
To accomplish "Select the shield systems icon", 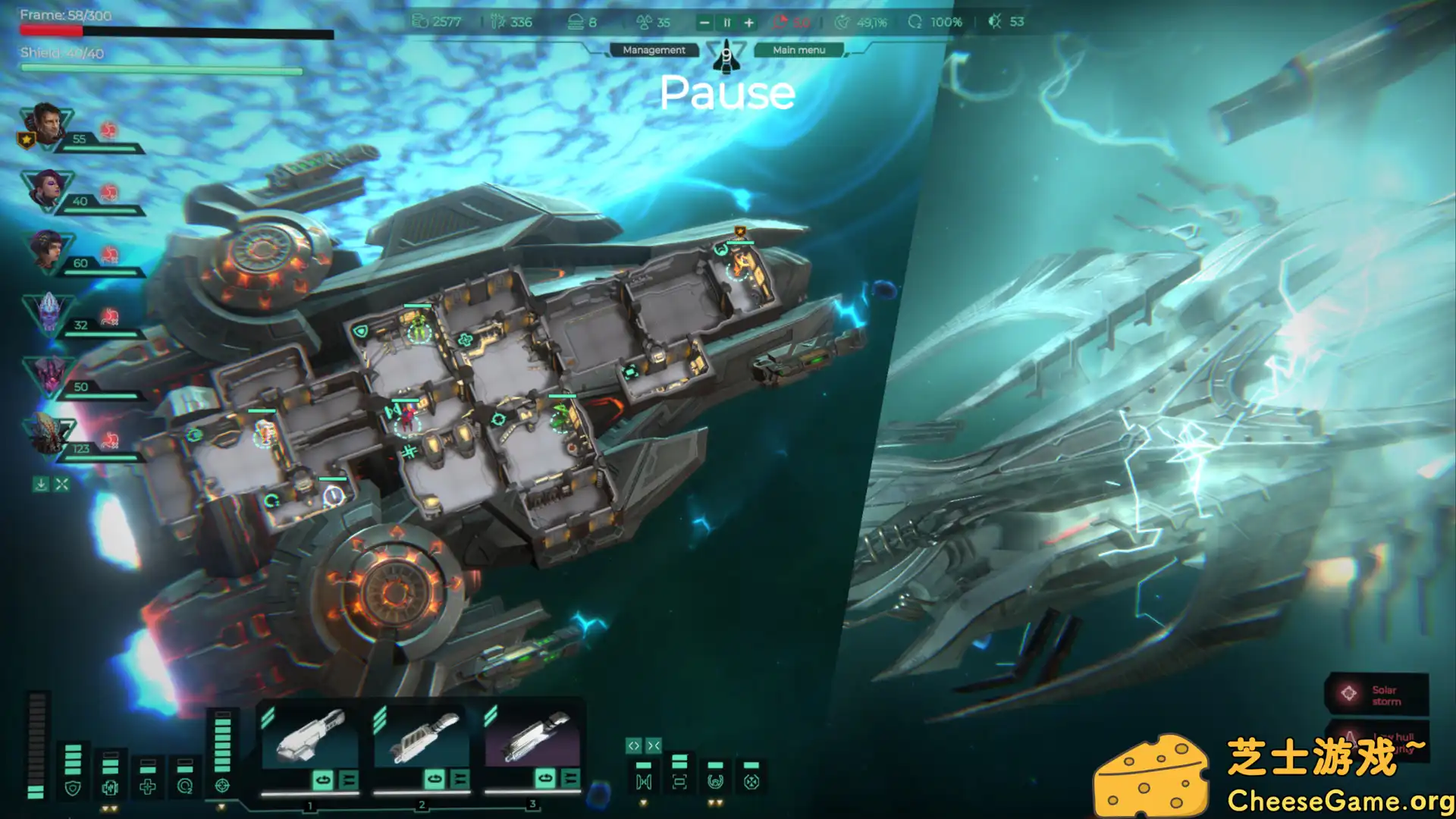I will 73,788.
